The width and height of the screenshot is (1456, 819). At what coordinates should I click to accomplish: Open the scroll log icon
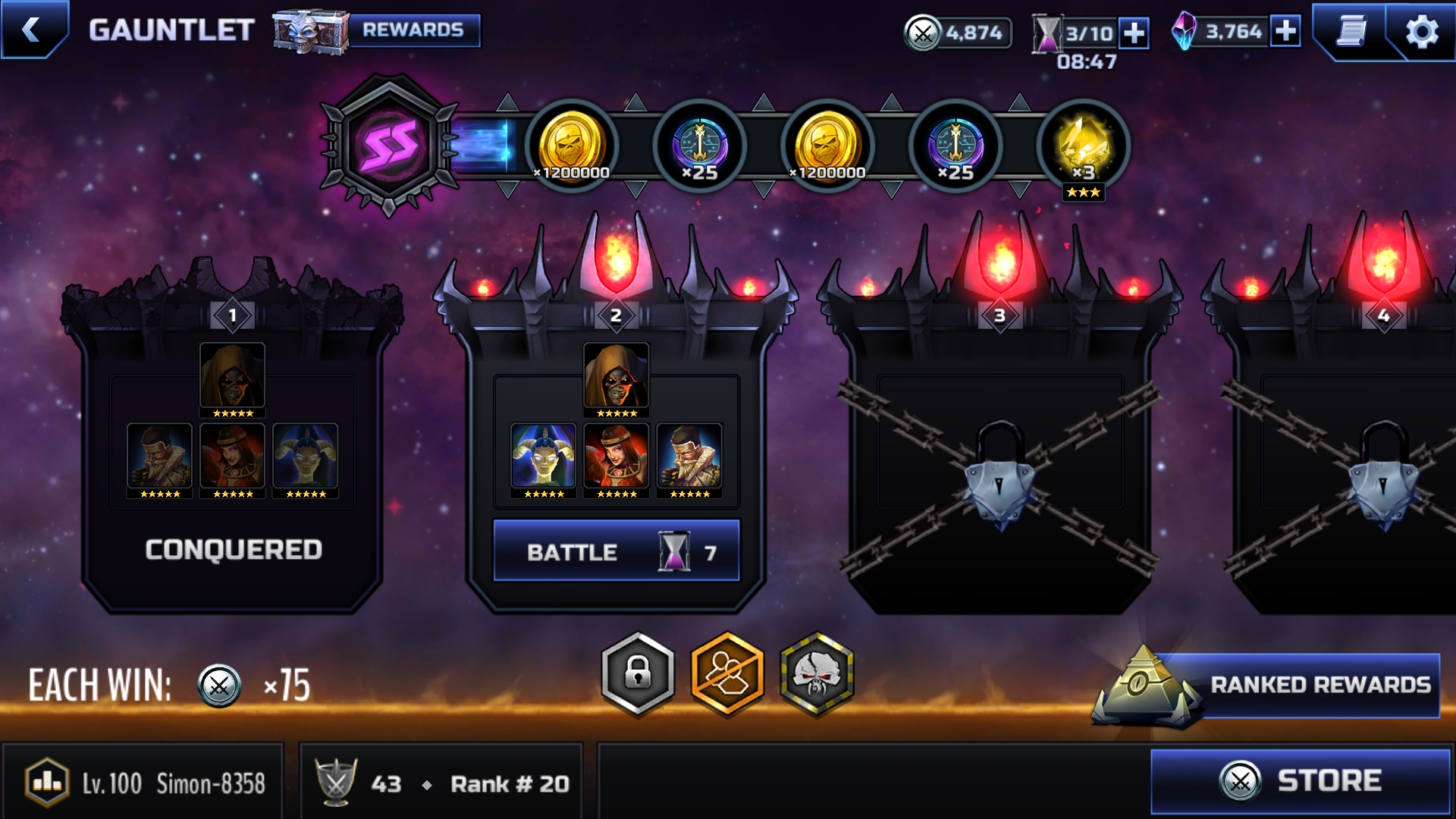[1351, 31]
